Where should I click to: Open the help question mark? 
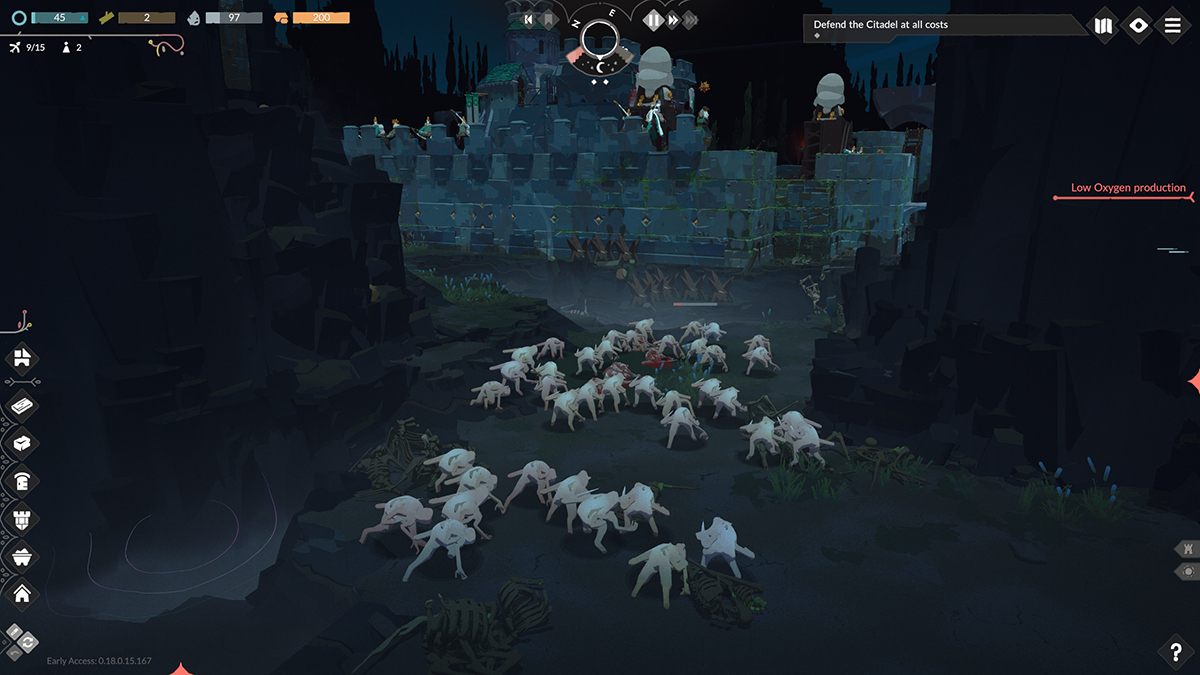[1176, 651]
